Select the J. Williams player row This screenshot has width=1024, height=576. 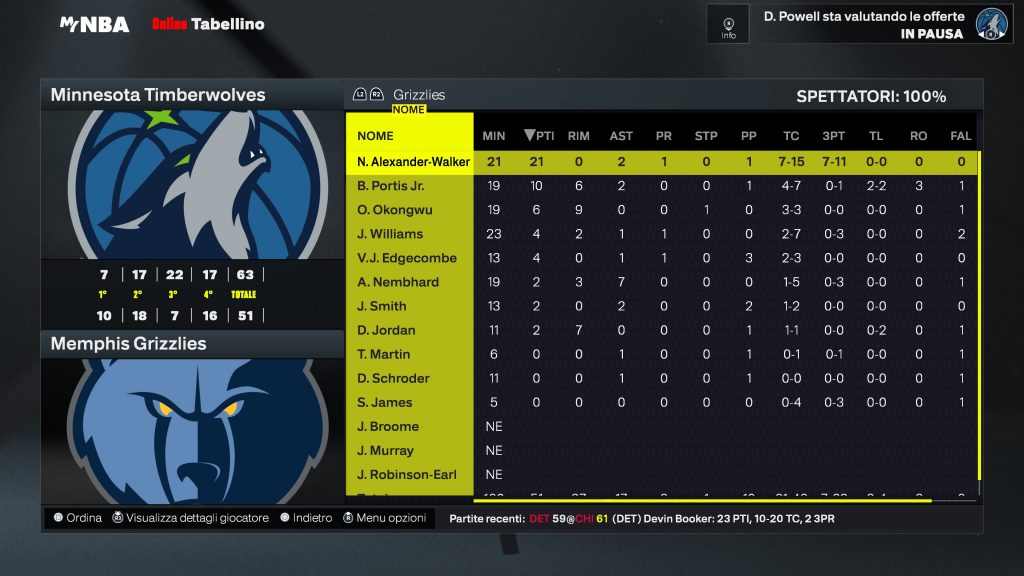pyautogui.click(x=390, y=234)
